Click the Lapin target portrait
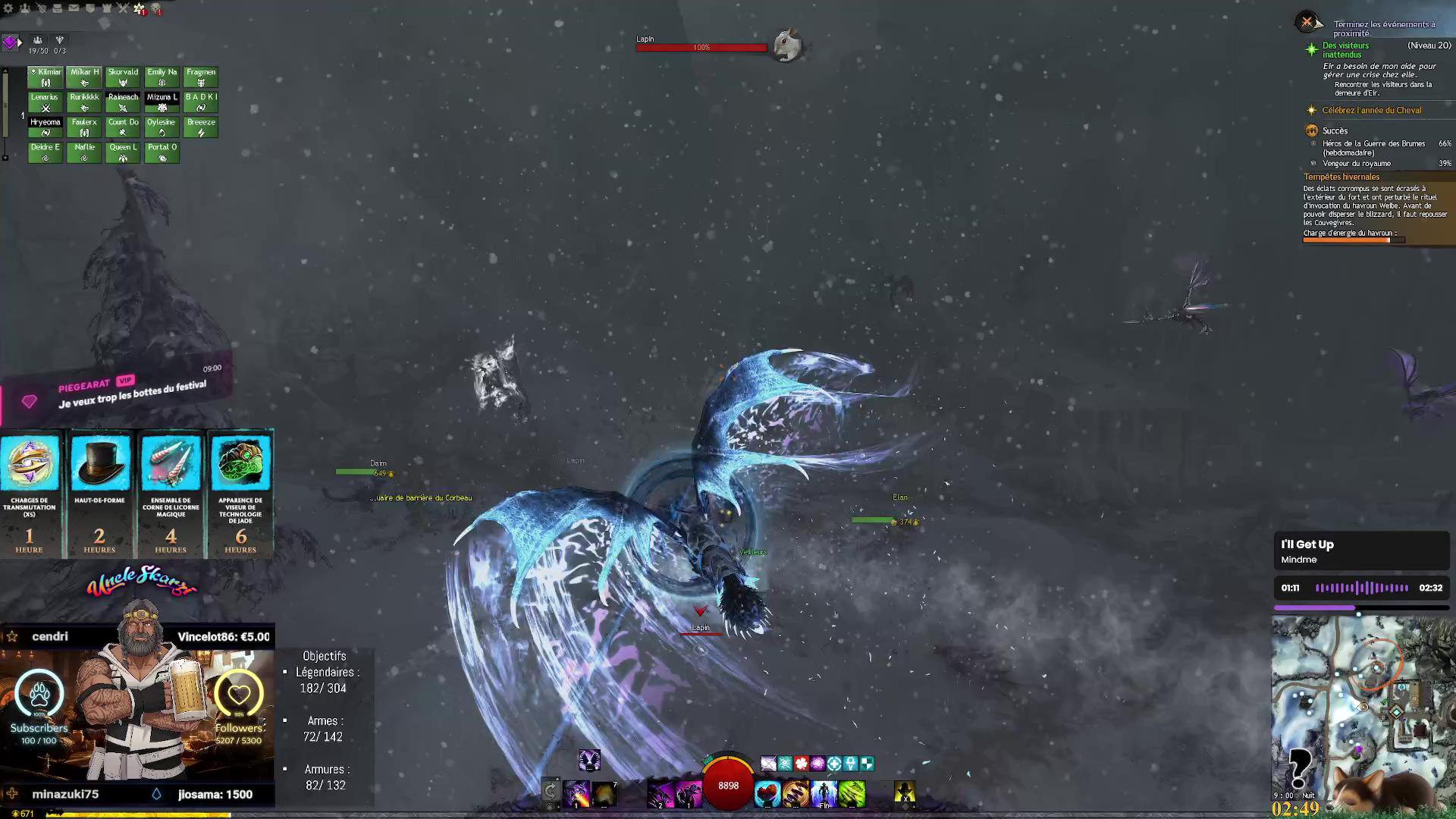 [x=788, y=45]
